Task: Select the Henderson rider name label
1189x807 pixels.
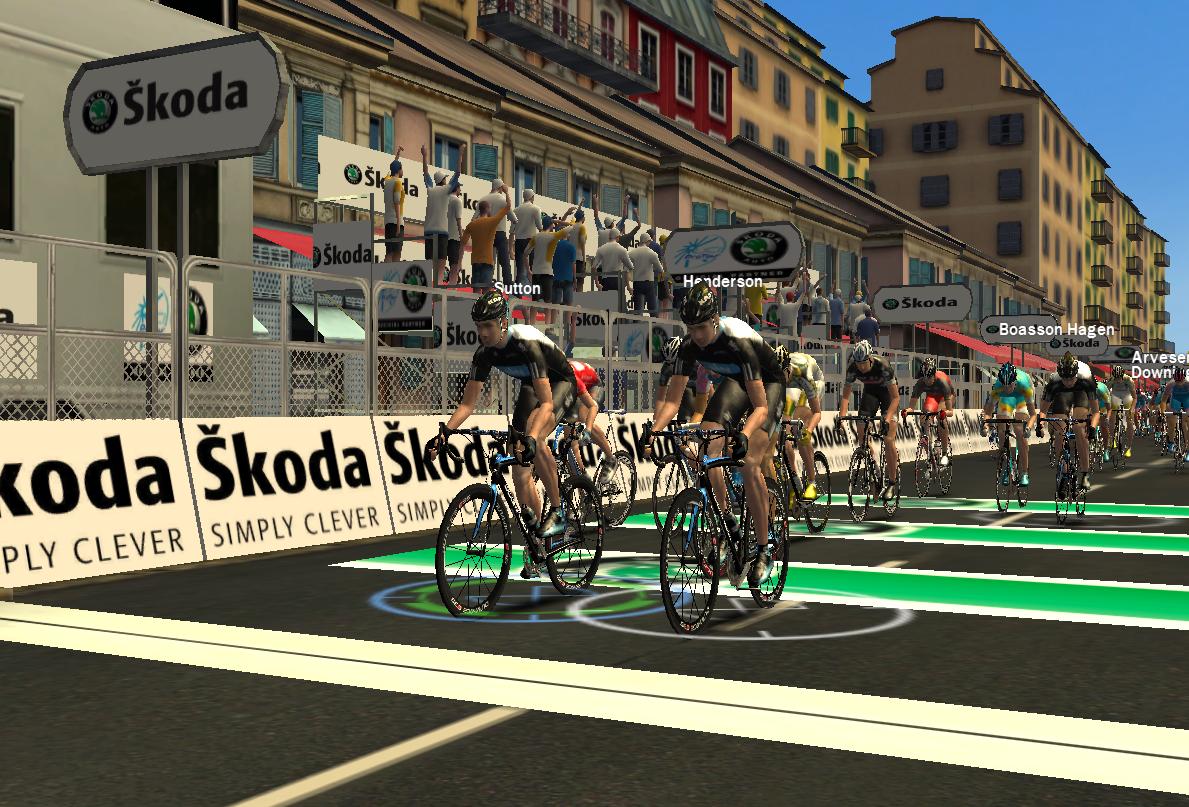Action: click(x=723, y=282)
